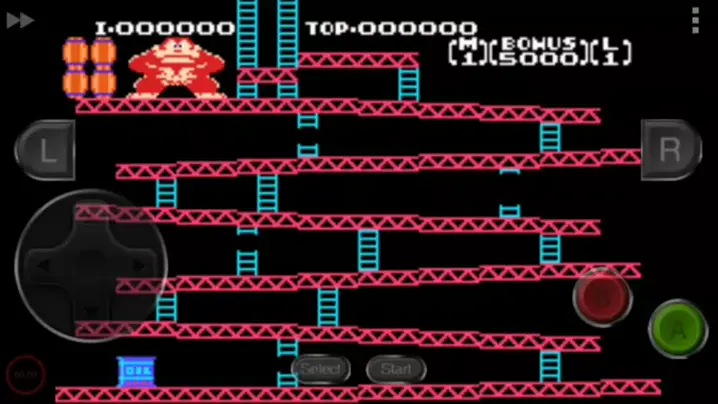Toggle the fast-forward double-arrow icon
The height and width of the screenshot is (404, 718).
[20, 20]
